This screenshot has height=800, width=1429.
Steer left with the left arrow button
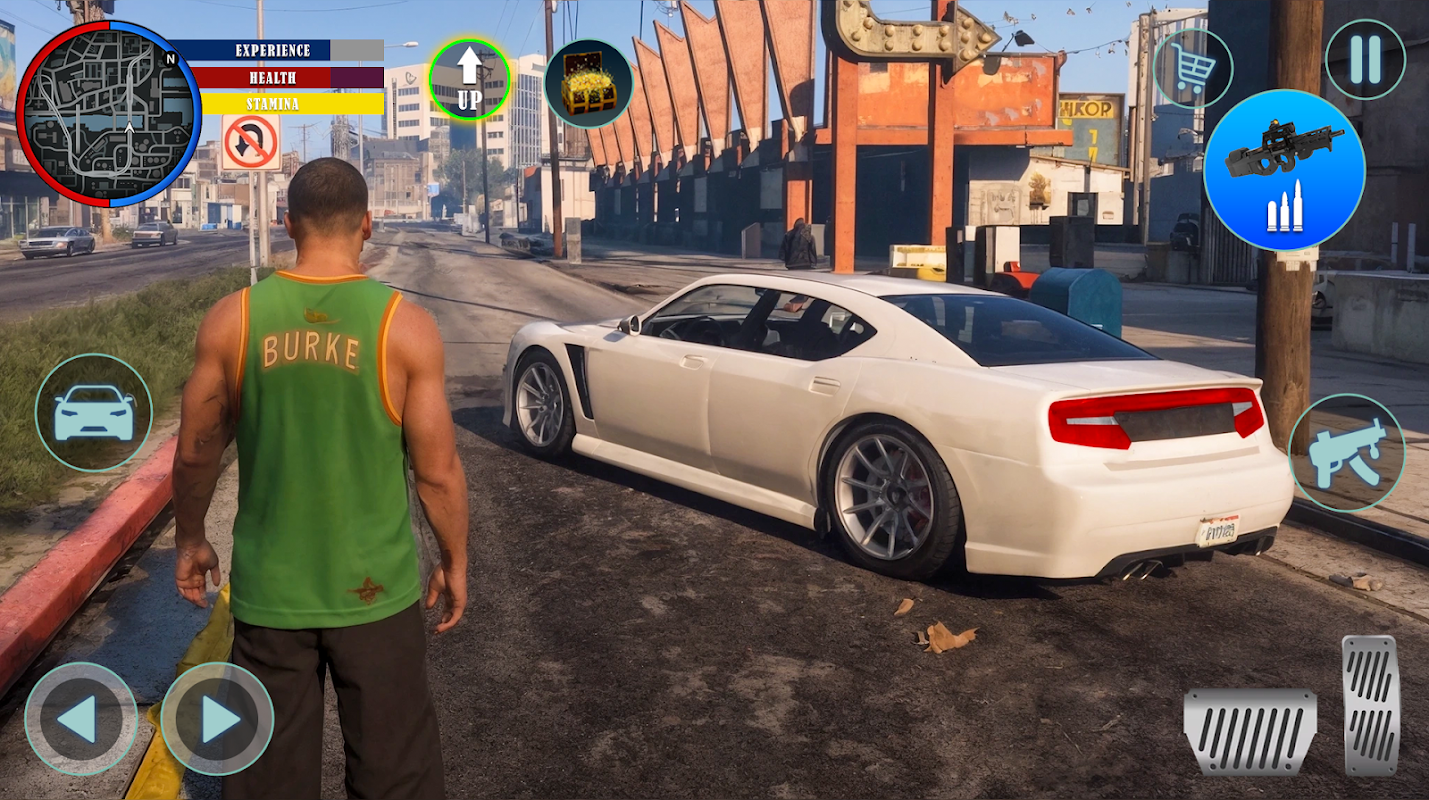pyautogui.click(x=80, y=718)
